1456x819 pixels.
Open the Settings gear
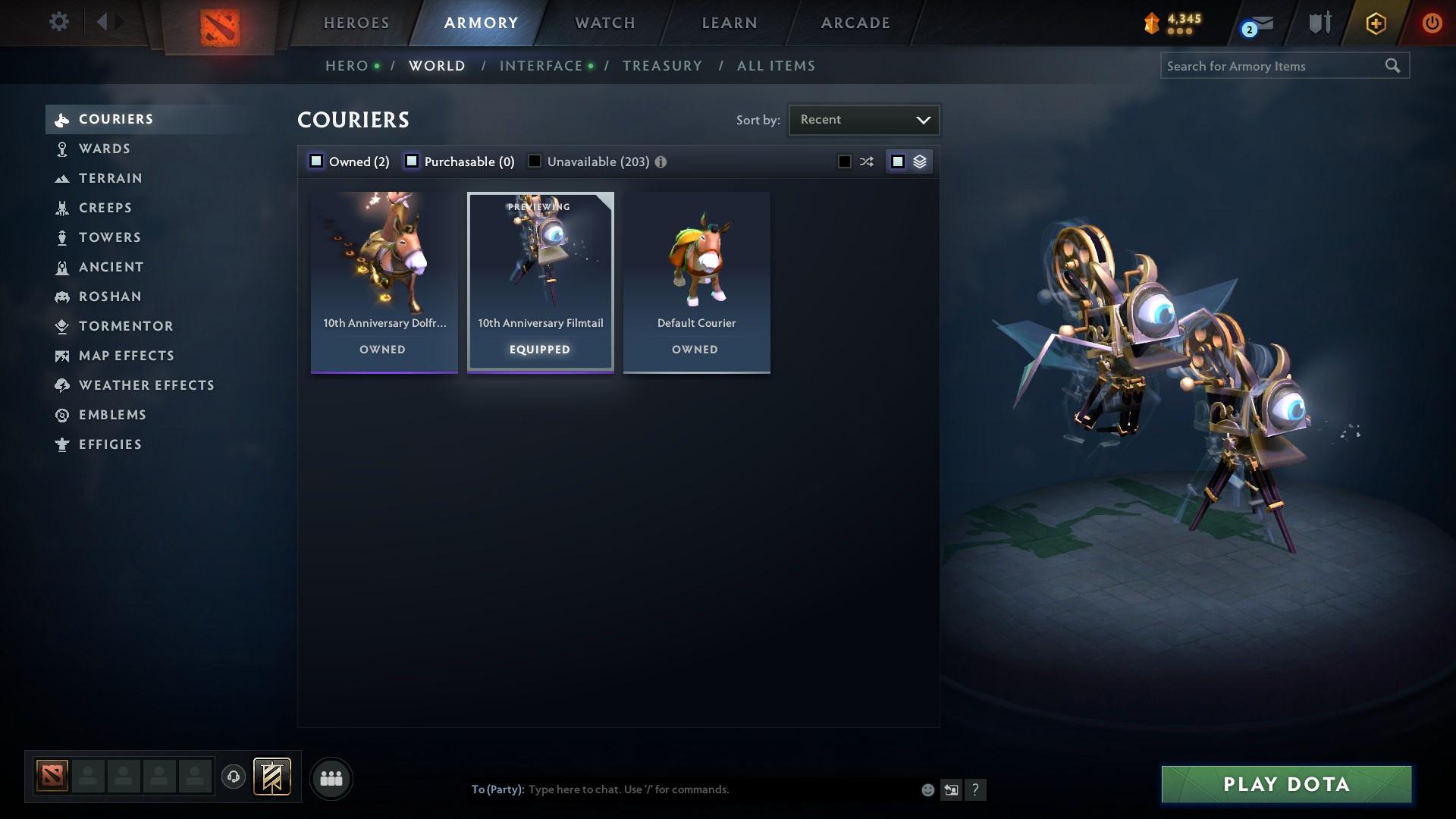click(x=58, y=22)
